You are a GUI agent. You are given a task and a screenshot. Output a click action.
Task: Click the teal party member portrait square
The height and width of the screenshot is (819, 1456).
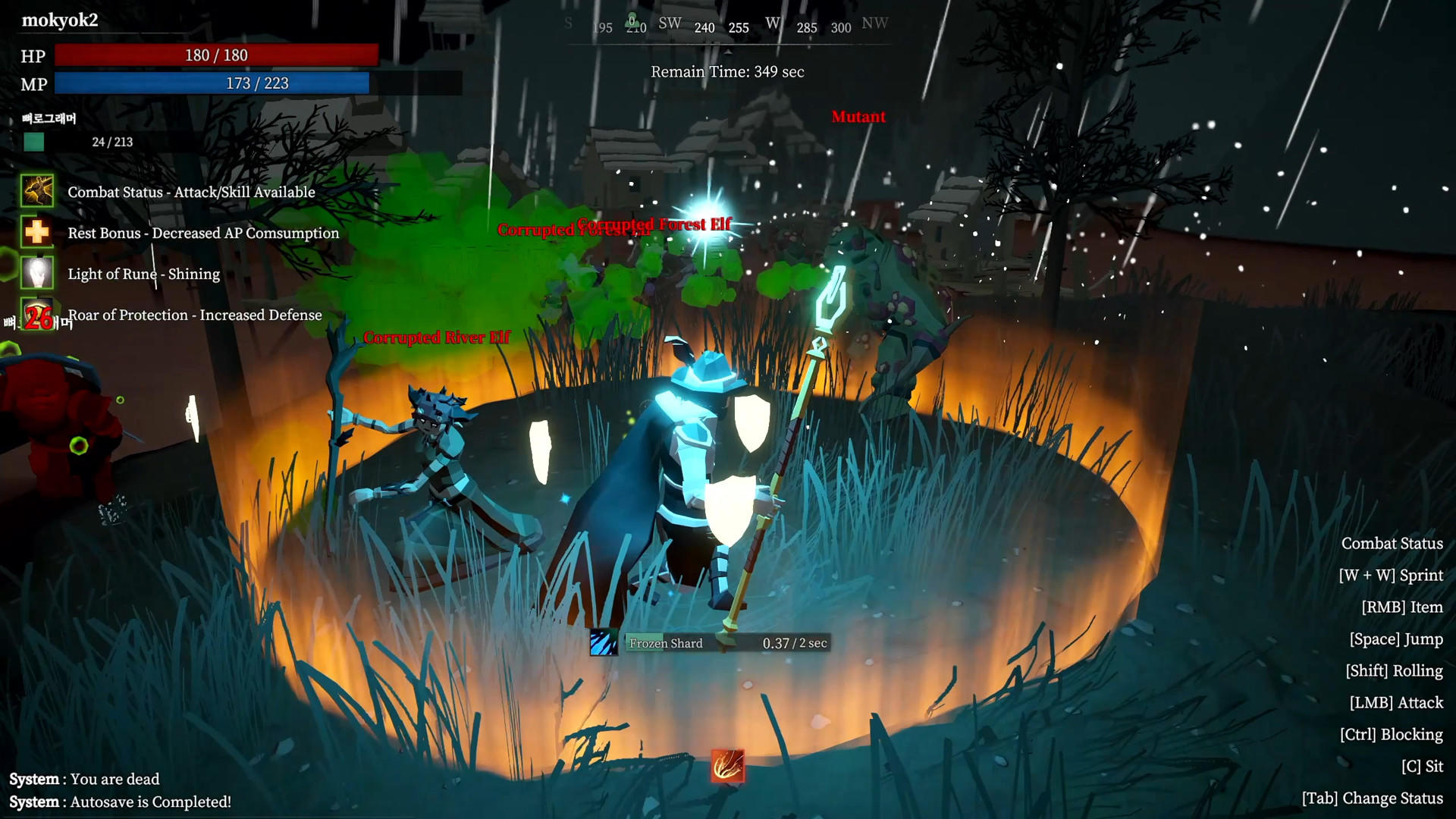(x=34, y=142)
